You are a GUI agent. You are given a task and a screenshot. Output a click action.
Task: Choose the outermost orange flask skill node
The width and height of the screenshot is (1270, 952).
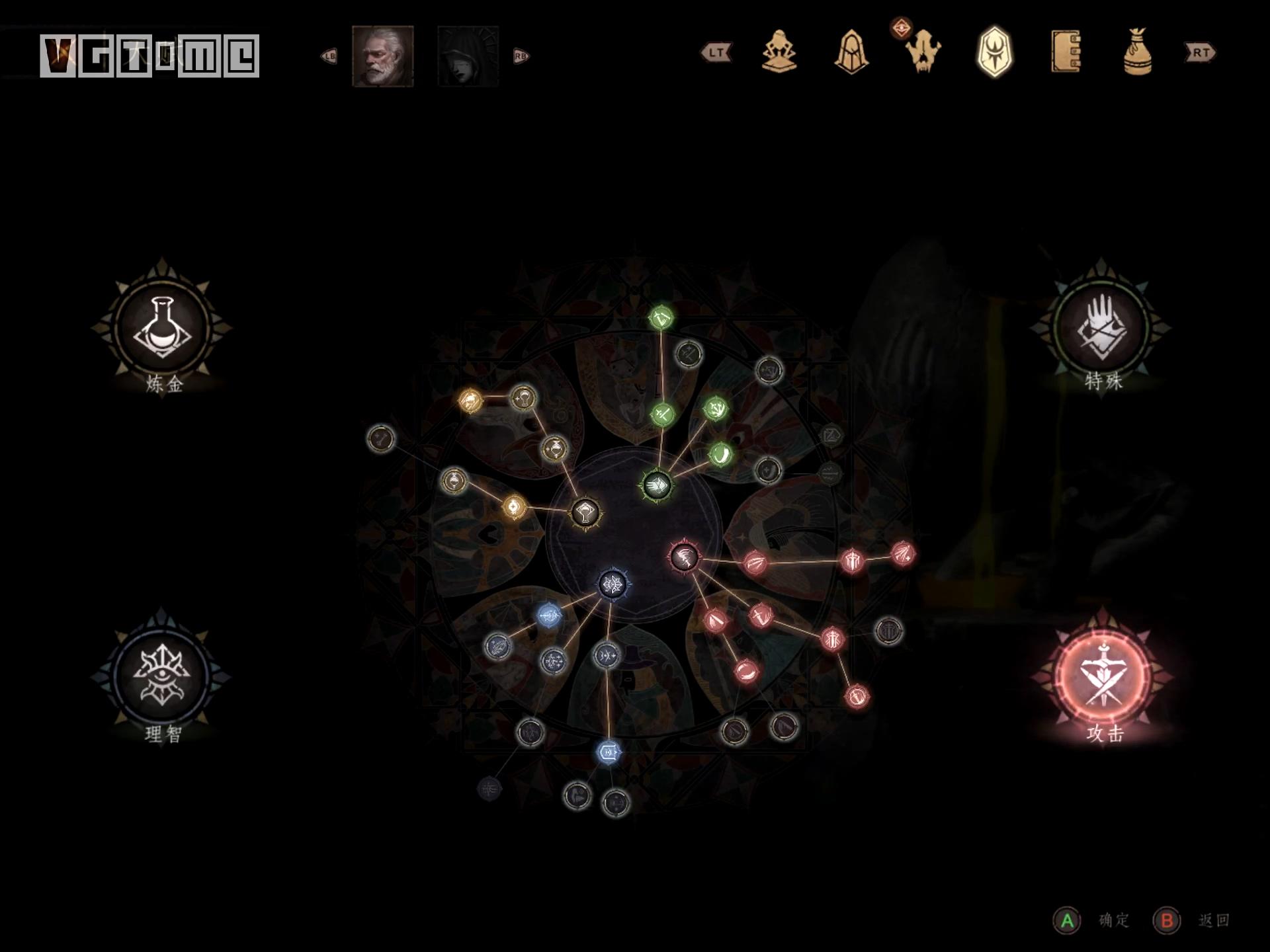[x=470, y=400]
